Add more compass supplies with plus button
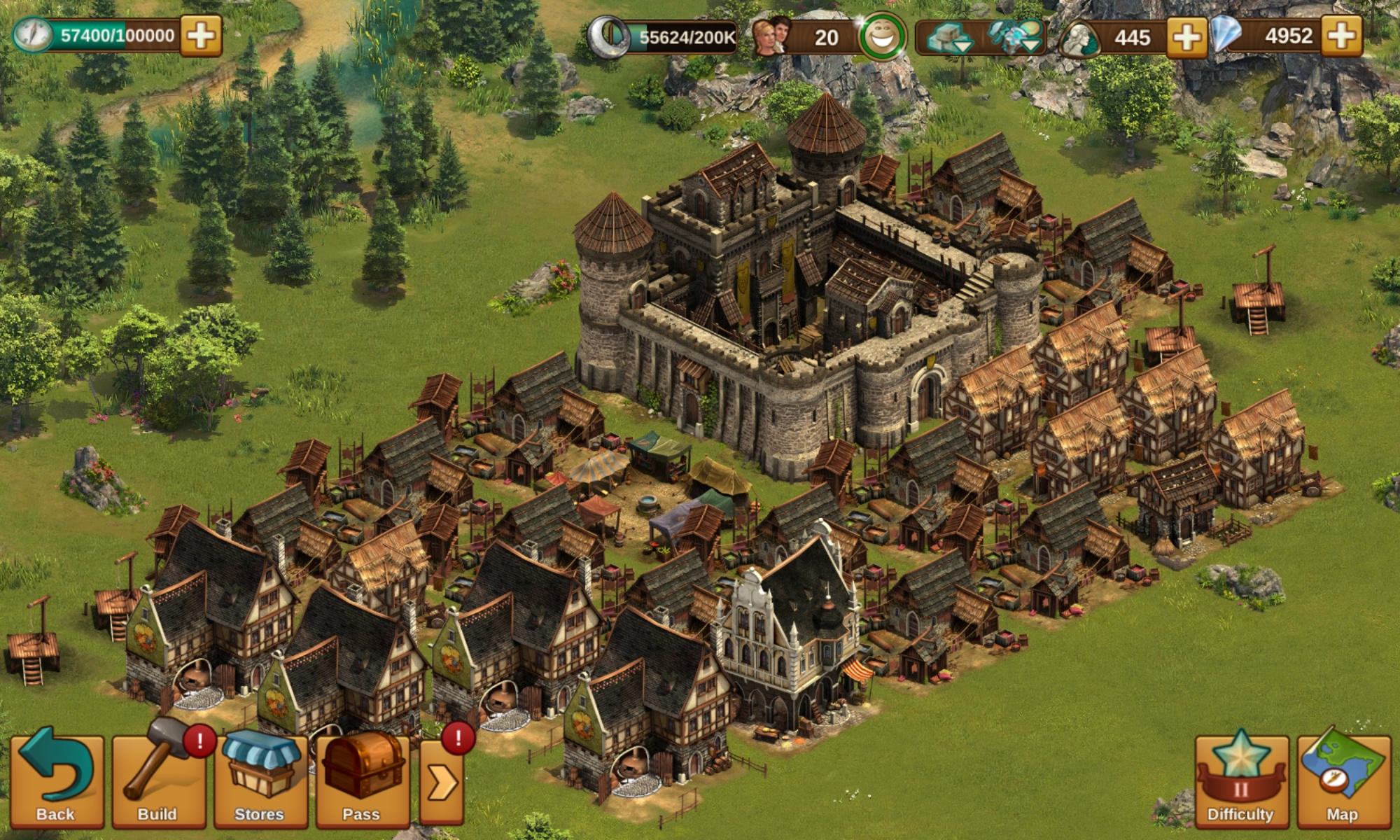The height and width of the screenshot is (840, 1400). coord(201,36)
